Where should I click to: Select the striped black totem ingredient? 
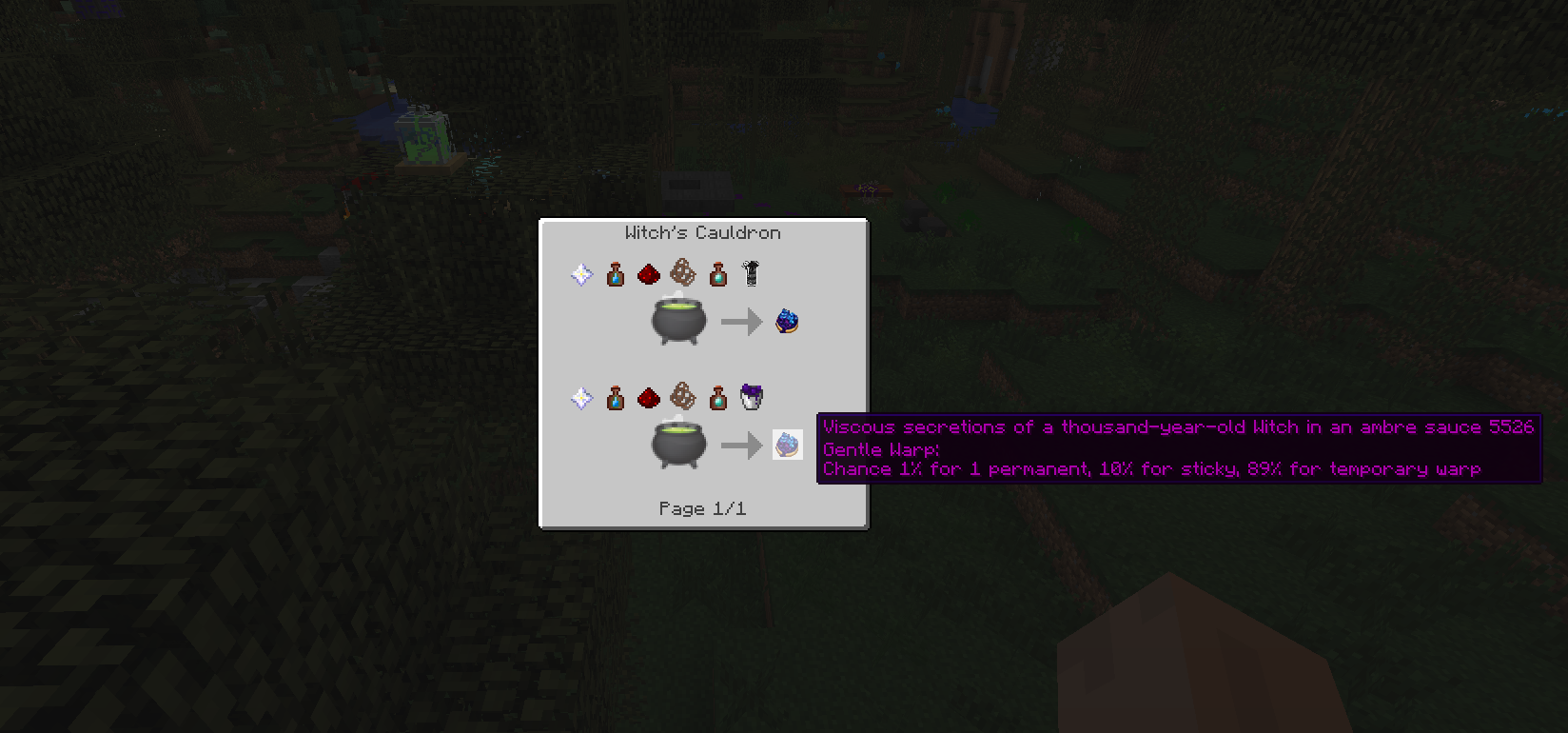pos(751,274)
